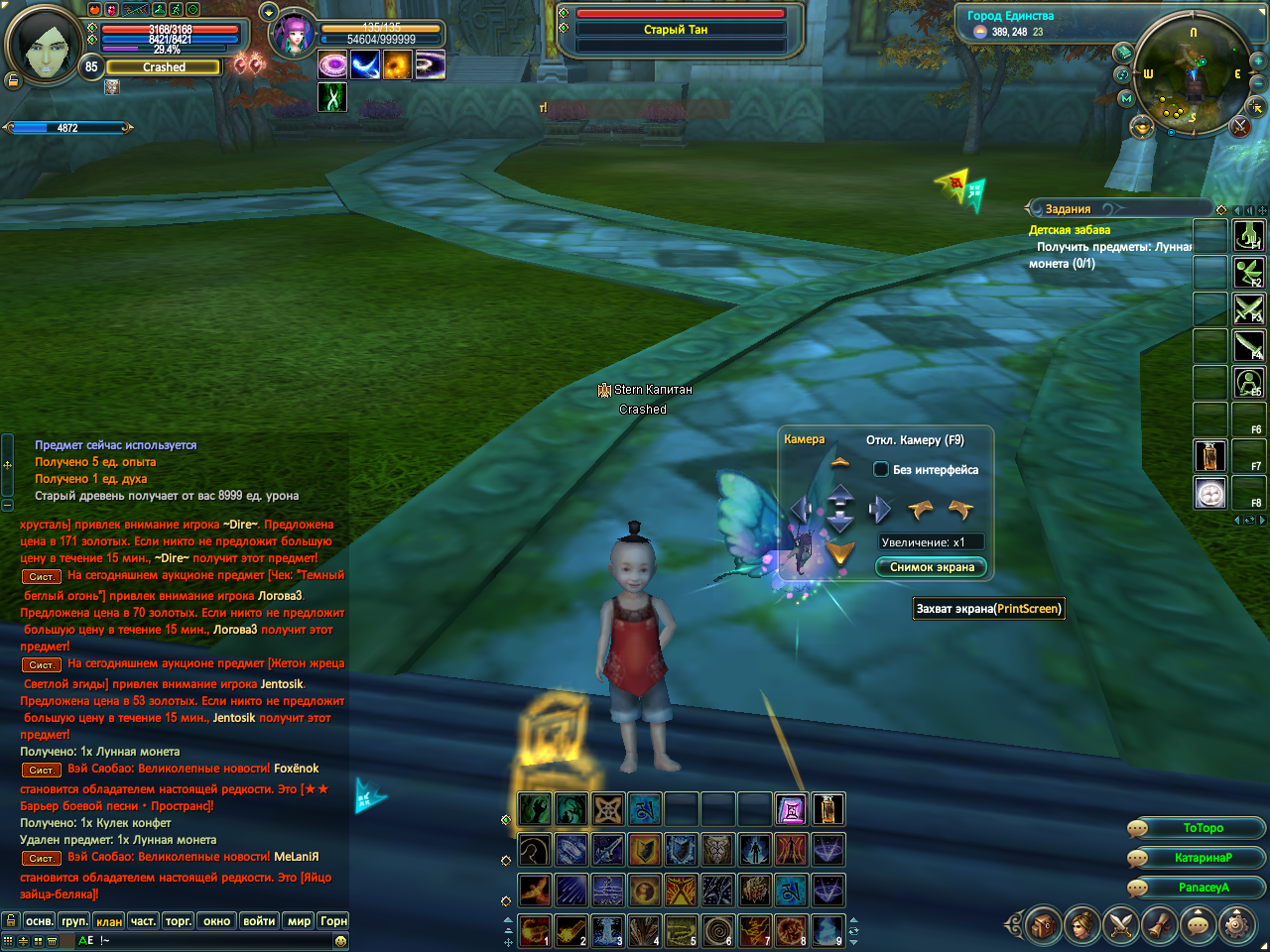This screenshot has width=1270, height=952.
Task: Open private chat with ТоТоро
Action: [1203, 828]
